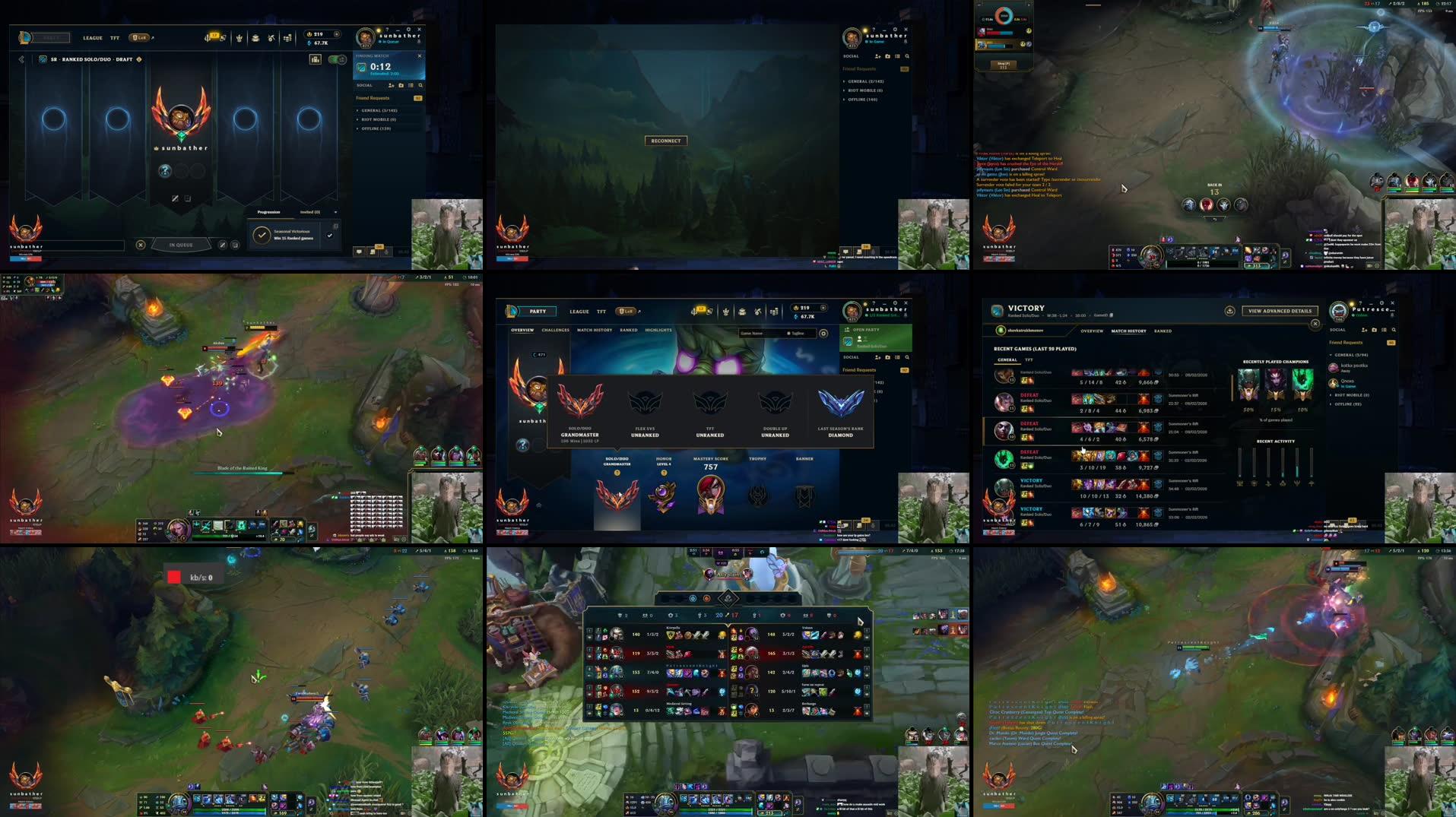Click the Reconnect button

(665, 141)
